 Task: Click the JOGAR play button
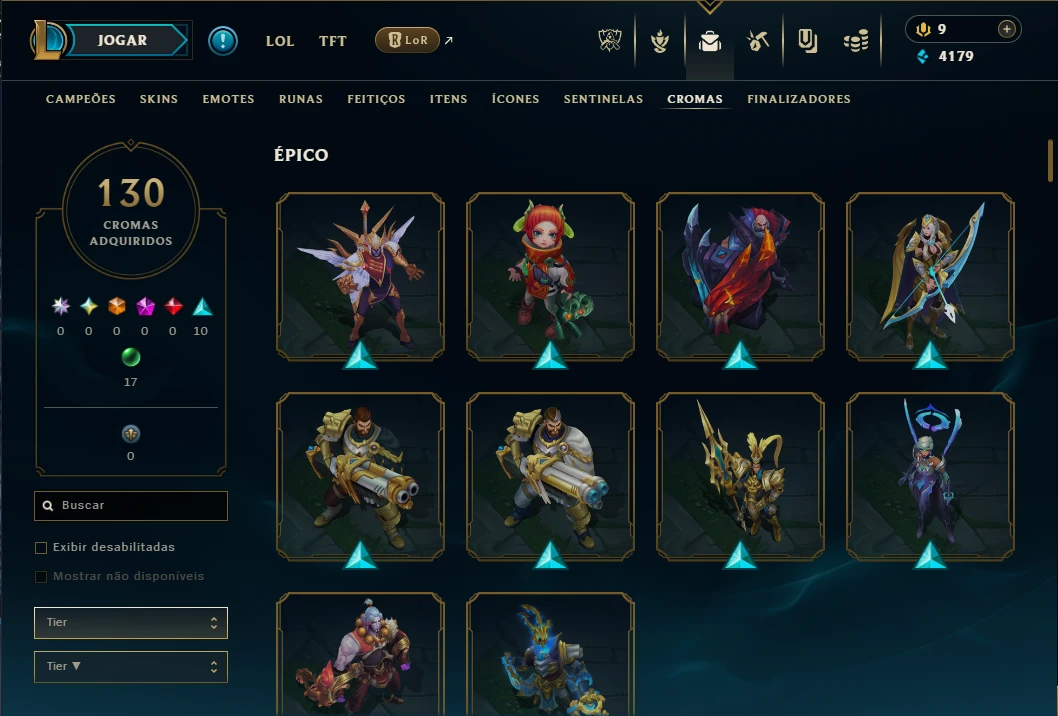[123, 41]
